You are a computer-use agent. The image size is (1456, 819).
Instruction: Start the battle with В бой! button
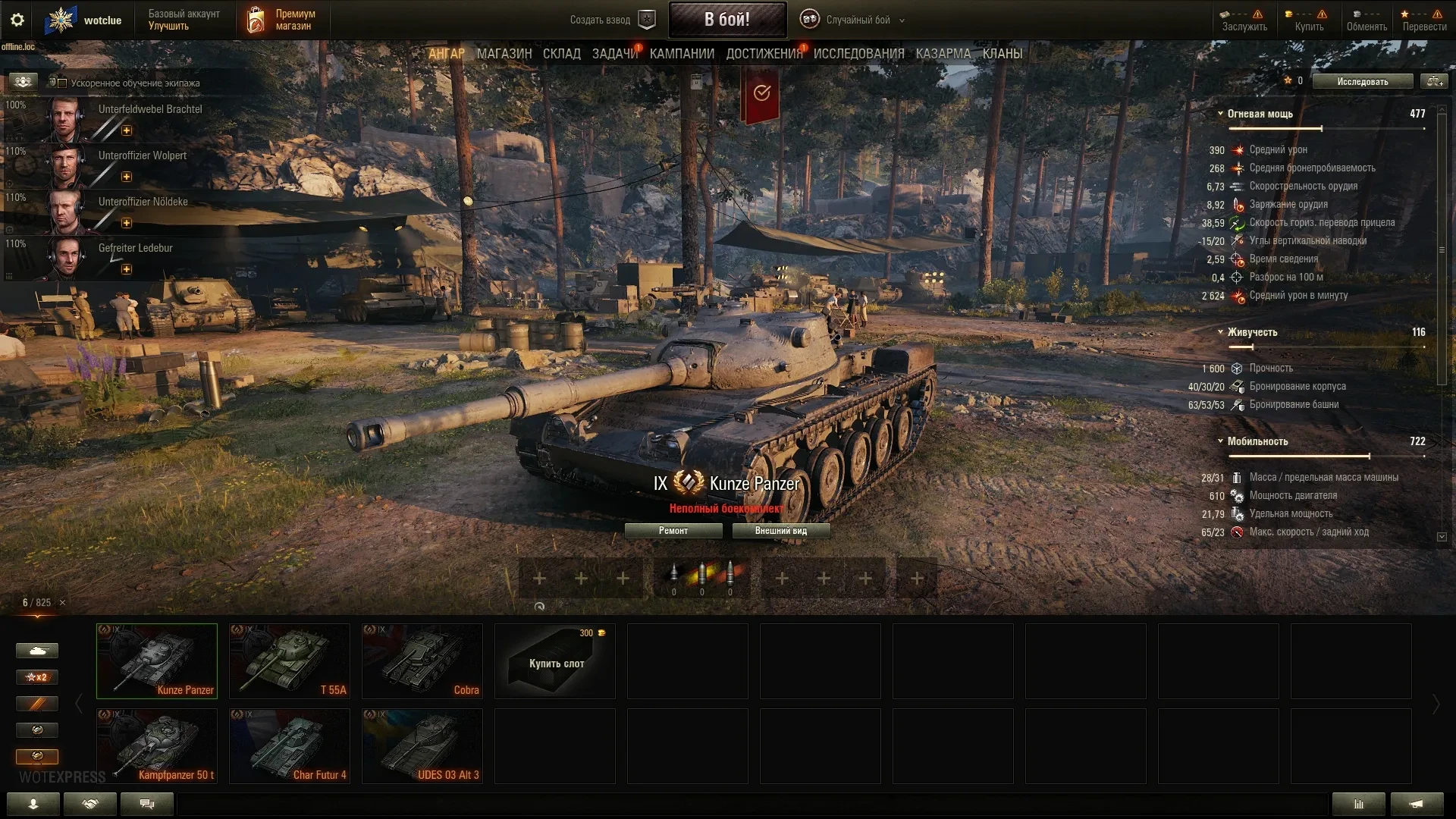point(726,20)
